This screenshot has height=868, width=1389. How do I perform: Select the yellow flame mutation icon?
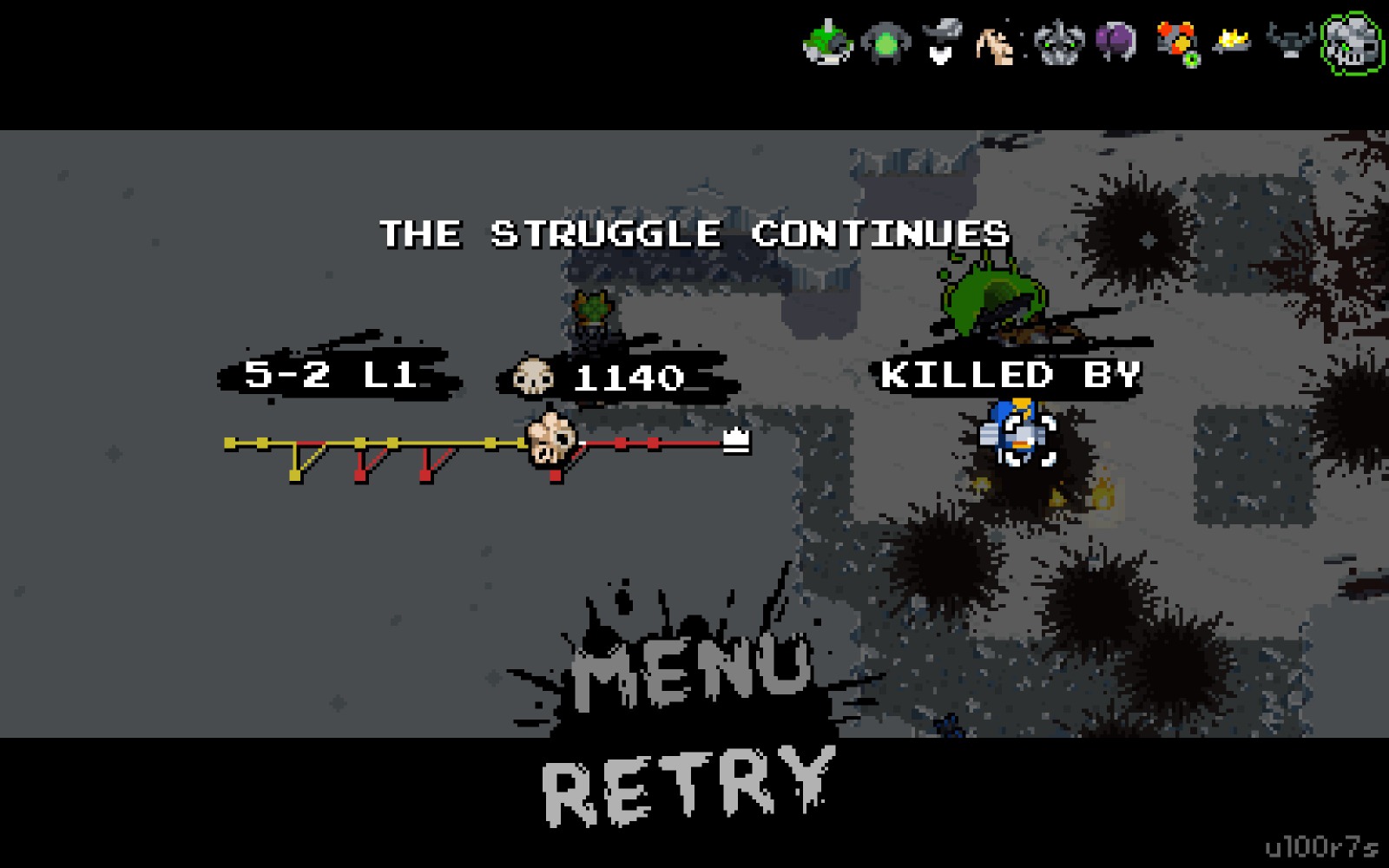coord(1233,39)
